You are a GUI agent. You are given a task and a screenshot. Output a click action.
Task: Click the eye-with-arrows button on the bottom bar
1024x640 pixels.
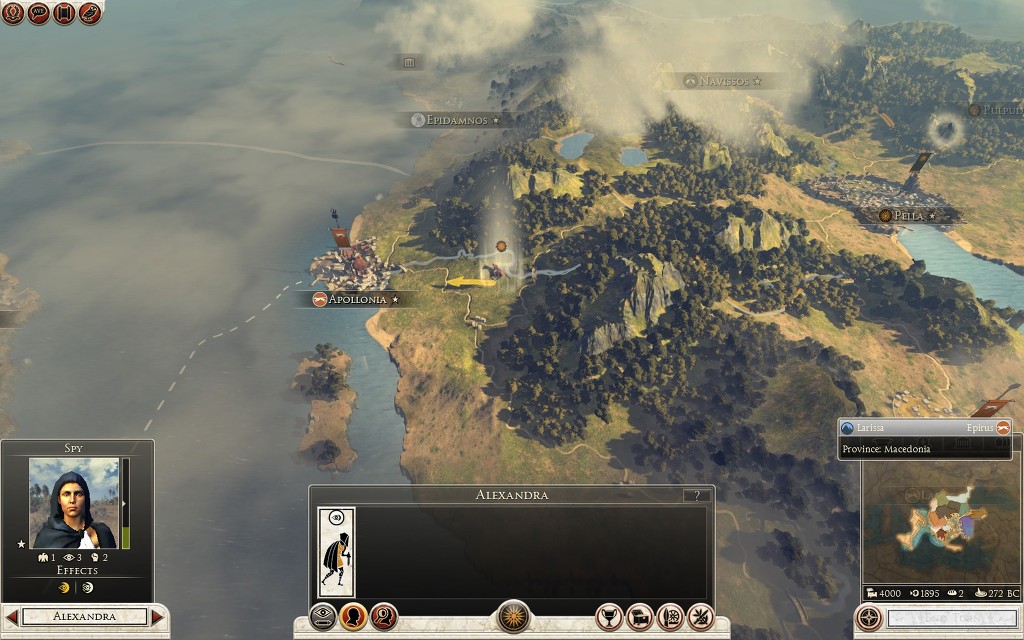pyautogui.click(x=323, y=616)
